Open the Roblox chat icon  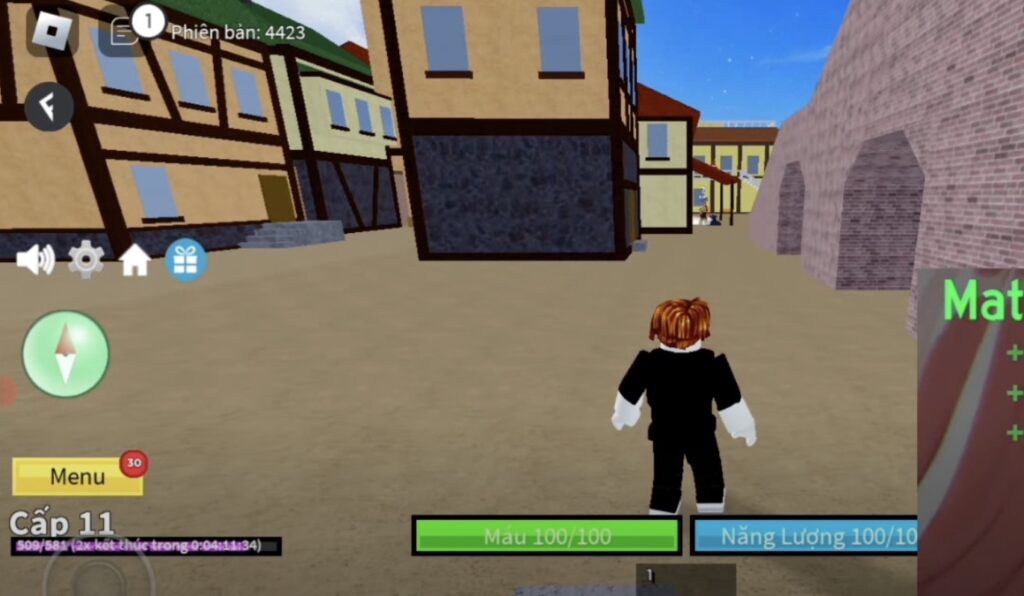click(124, 32)
